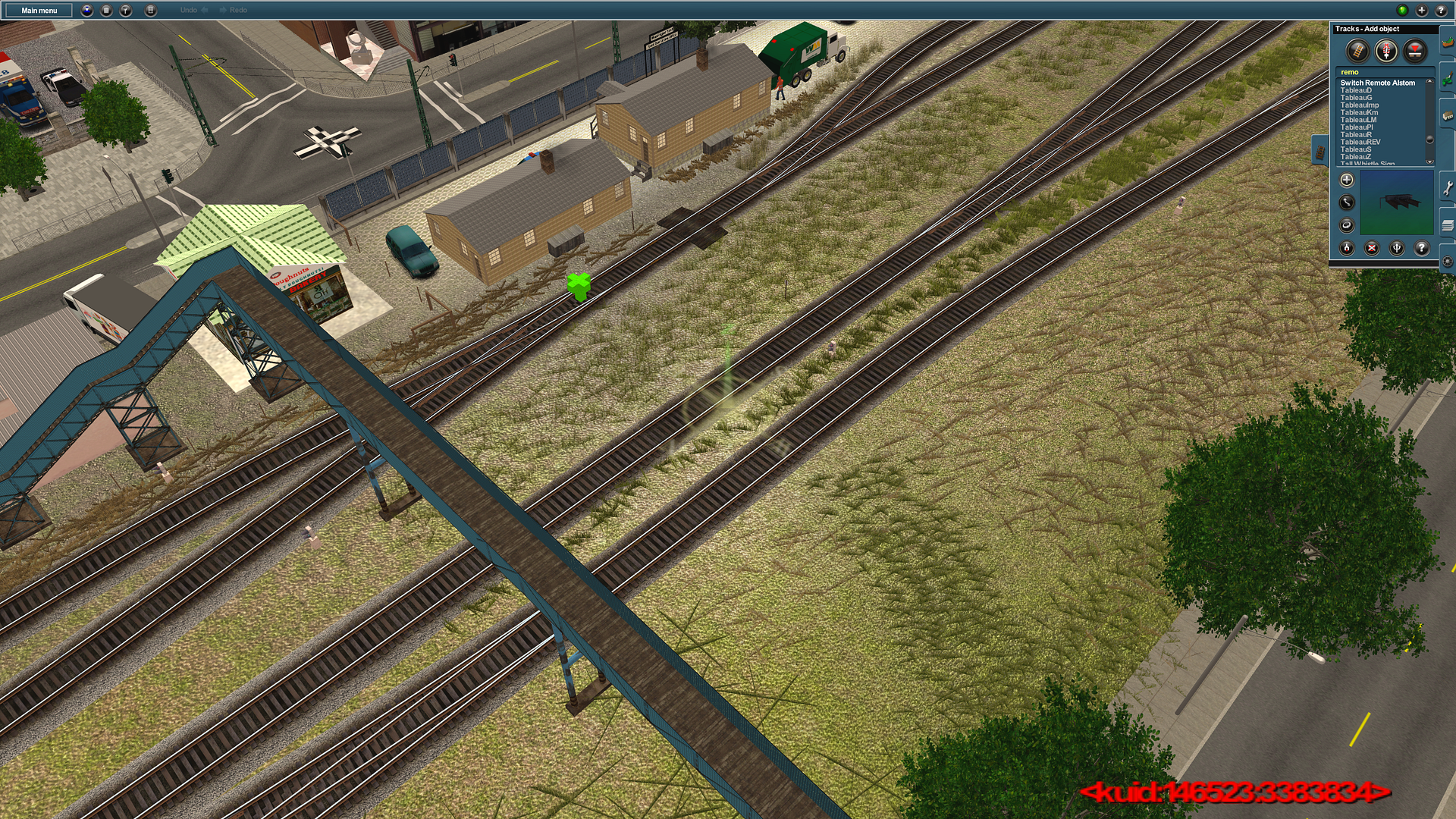The width and height of the screenshot is (1456, 819).
Task: Switch to the Tracks - Add object panel header
Action: click(x=1369, y=29)
